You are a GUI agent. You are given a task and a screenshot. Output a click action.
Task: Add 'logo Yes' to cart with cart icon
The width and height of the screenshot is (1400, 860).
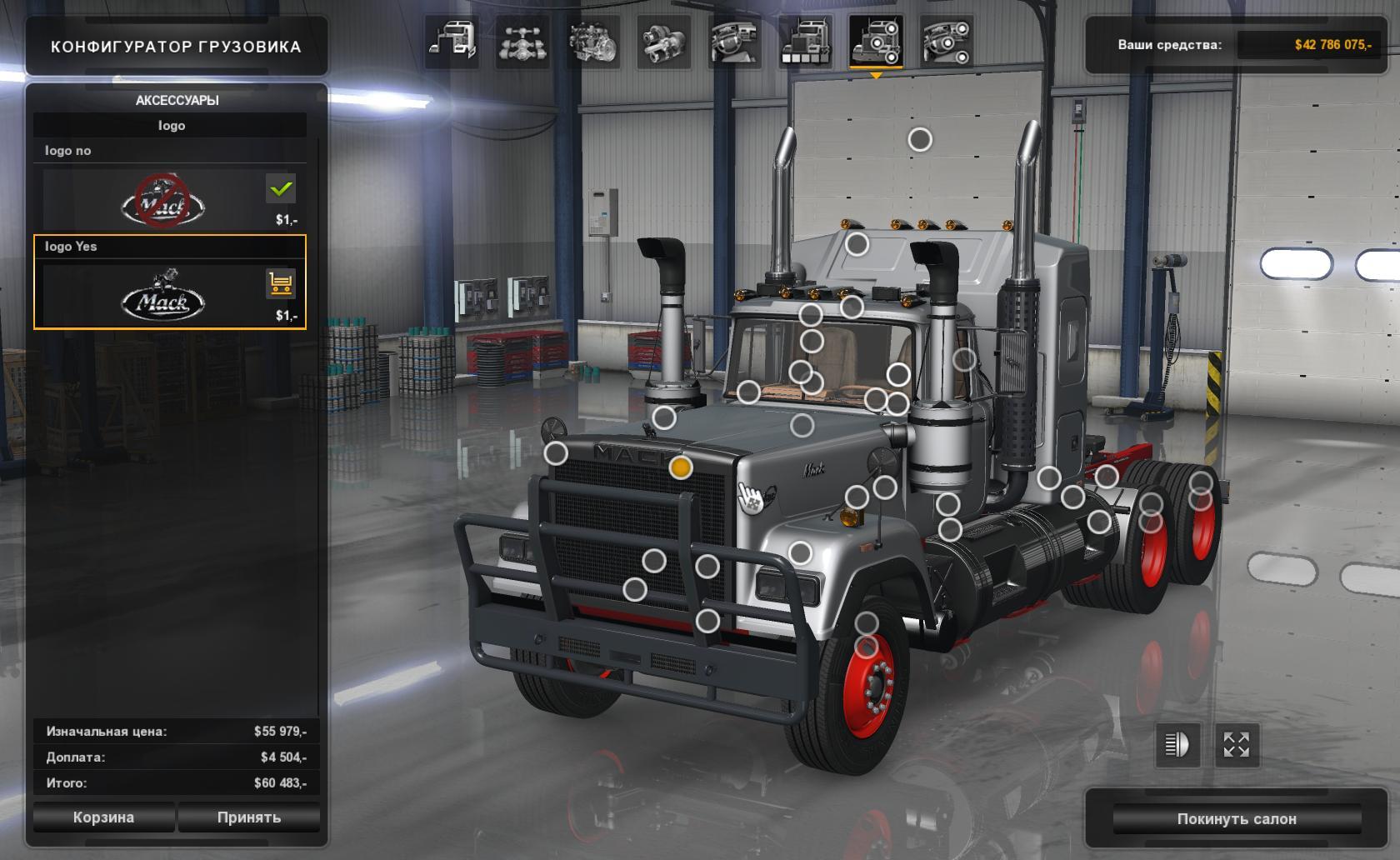point(281,284)
